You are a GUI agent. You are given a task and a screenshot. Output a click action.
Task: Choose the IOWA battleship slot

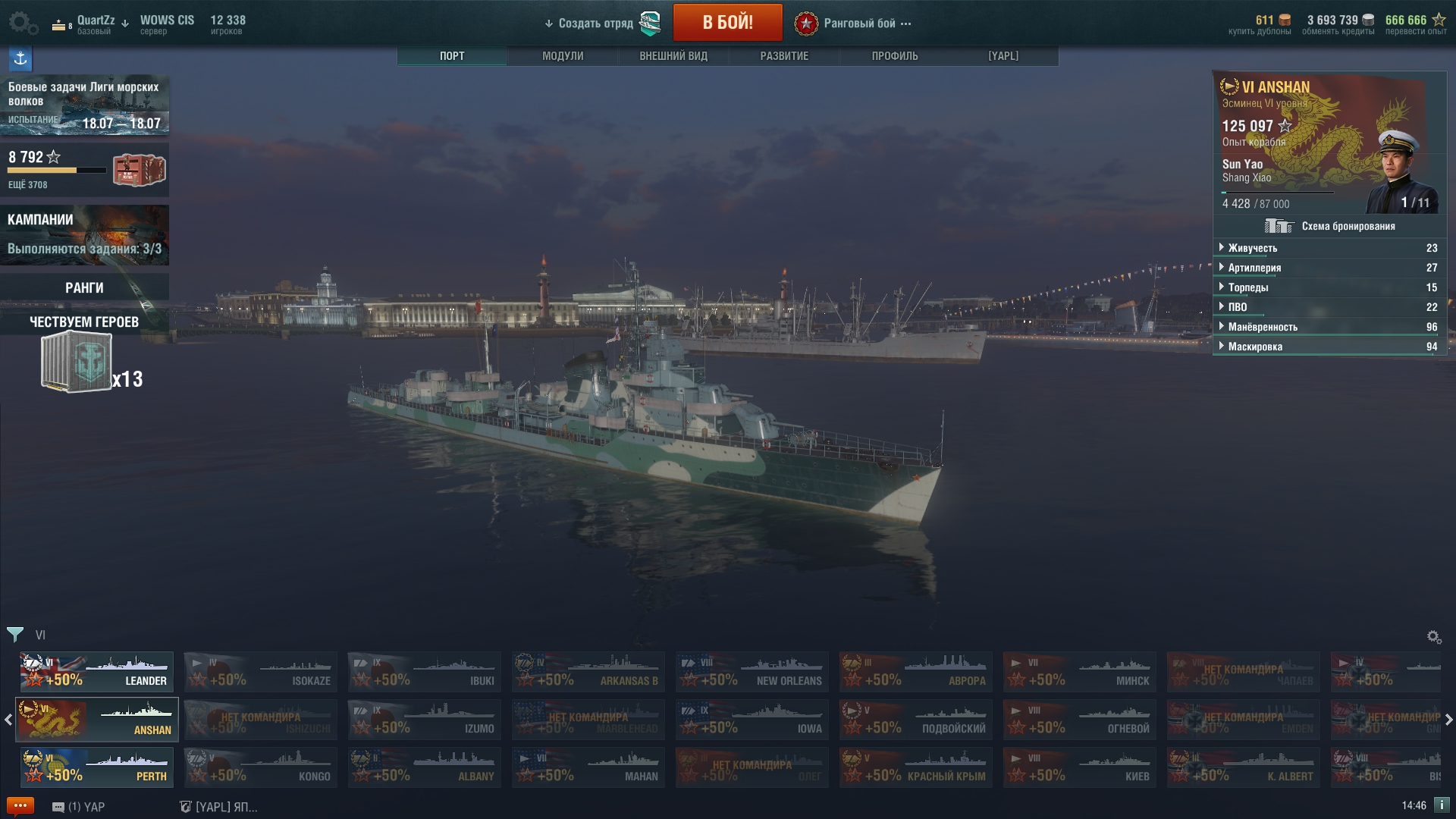pos(752,720)
